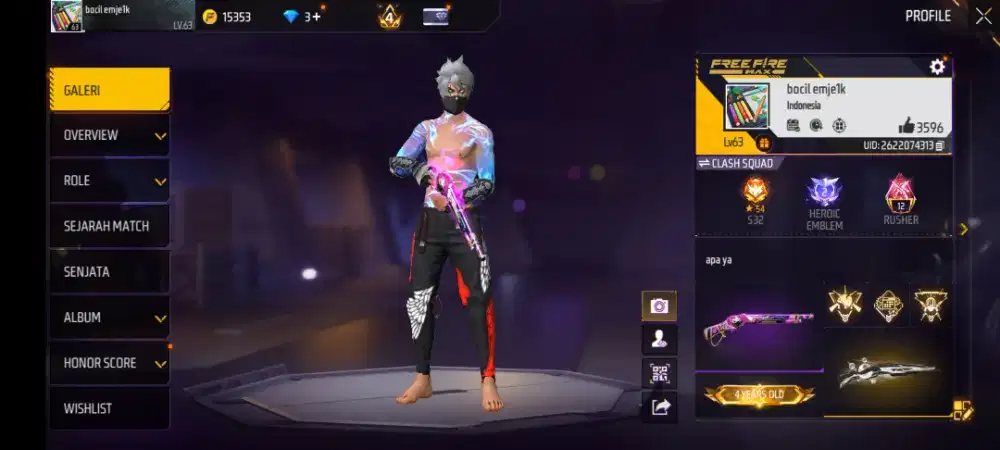Share the profile using the share arrow
The image size is (1000, 450).
659,406
